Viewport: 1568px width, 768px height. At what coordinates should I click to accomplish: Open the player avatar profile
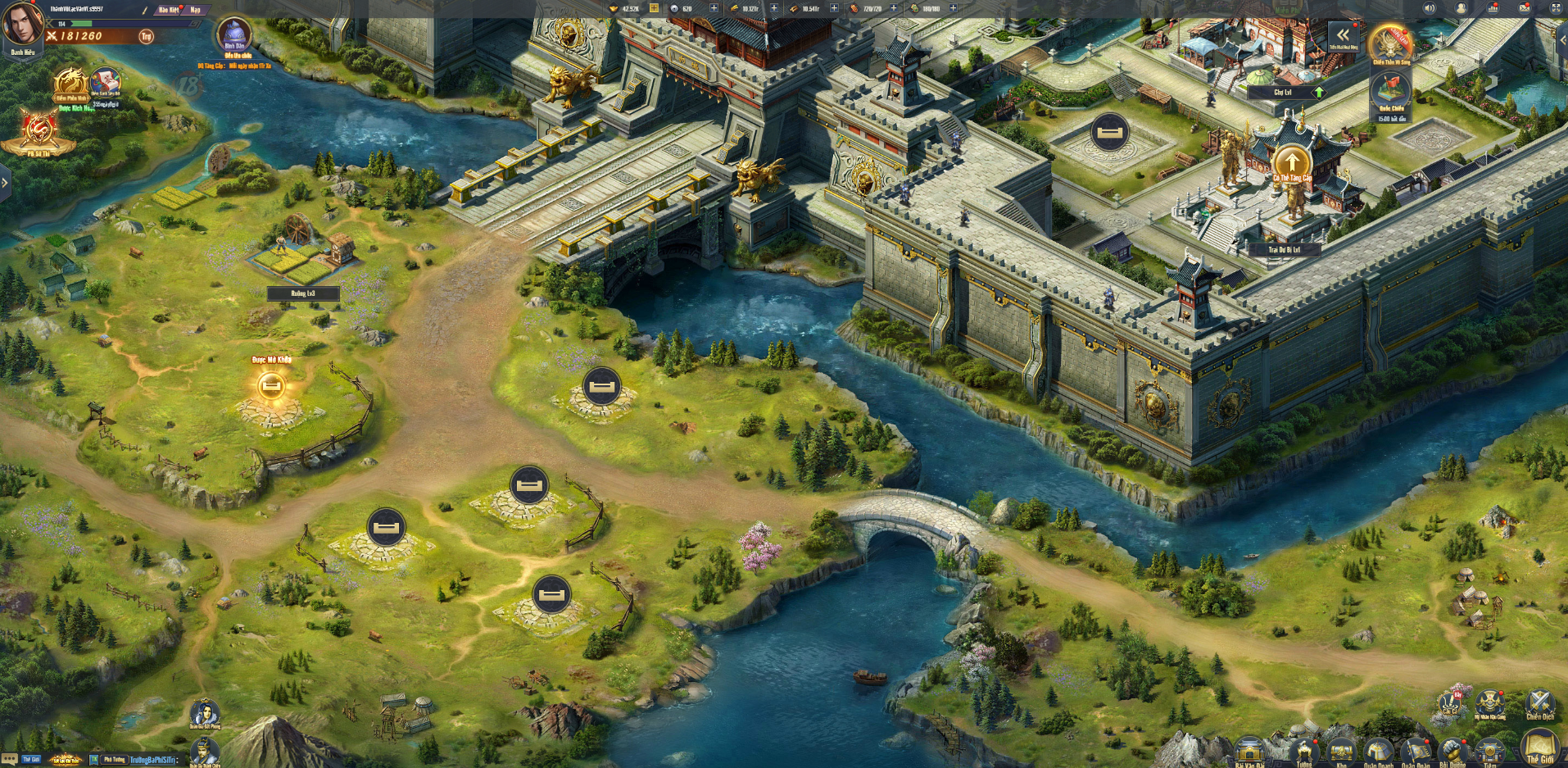(x=22, y=25)
